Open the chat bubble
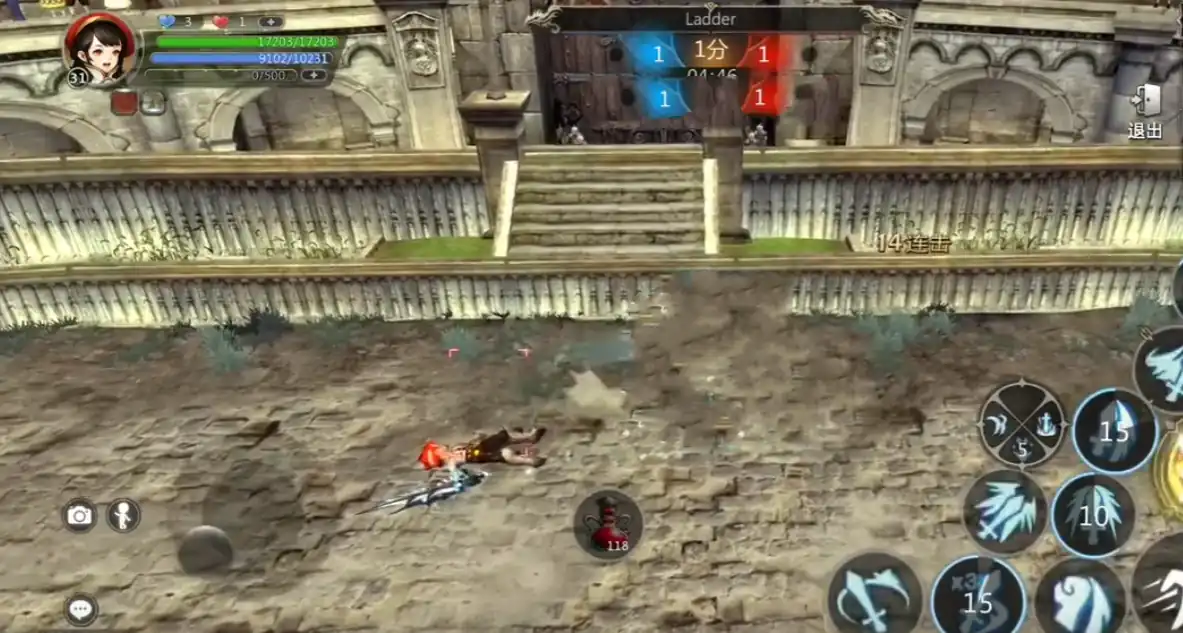The height and width of the screenshot is (633, 1183). tap(80, 608)
